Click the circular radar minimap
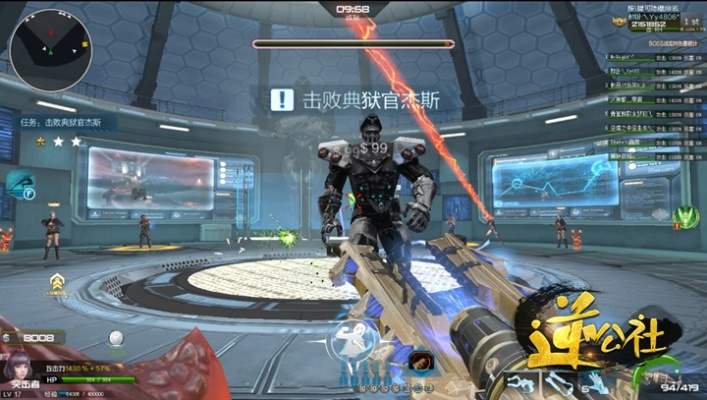Image resolution: width=707 pixels, height=400 pixels. 50,49
